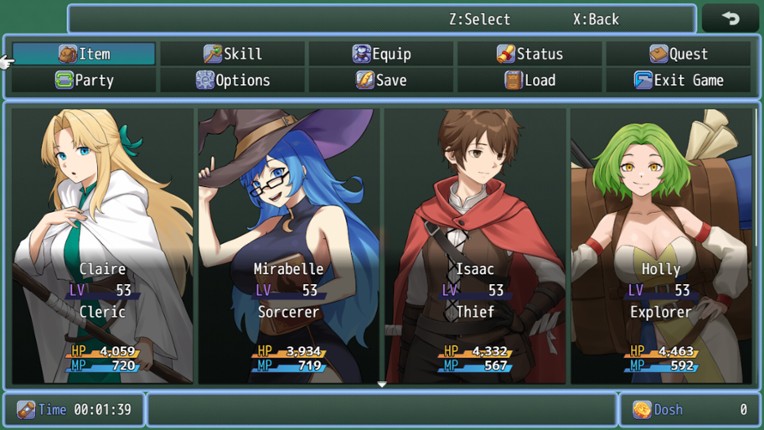Click Exit Game
The height and width of the screenshot is (430, 764).
pos(678,80)
